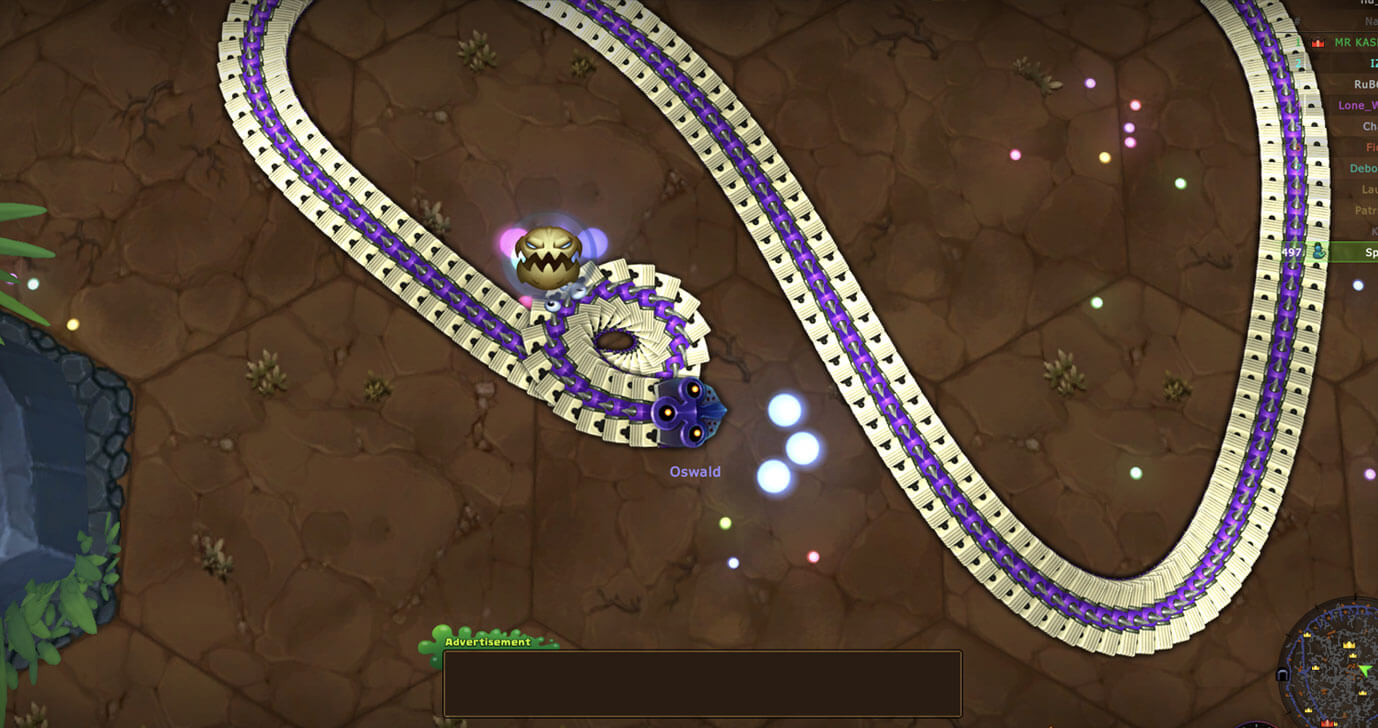
Task: Click the highlighted 497 rank row
Action: point(1330,253)
